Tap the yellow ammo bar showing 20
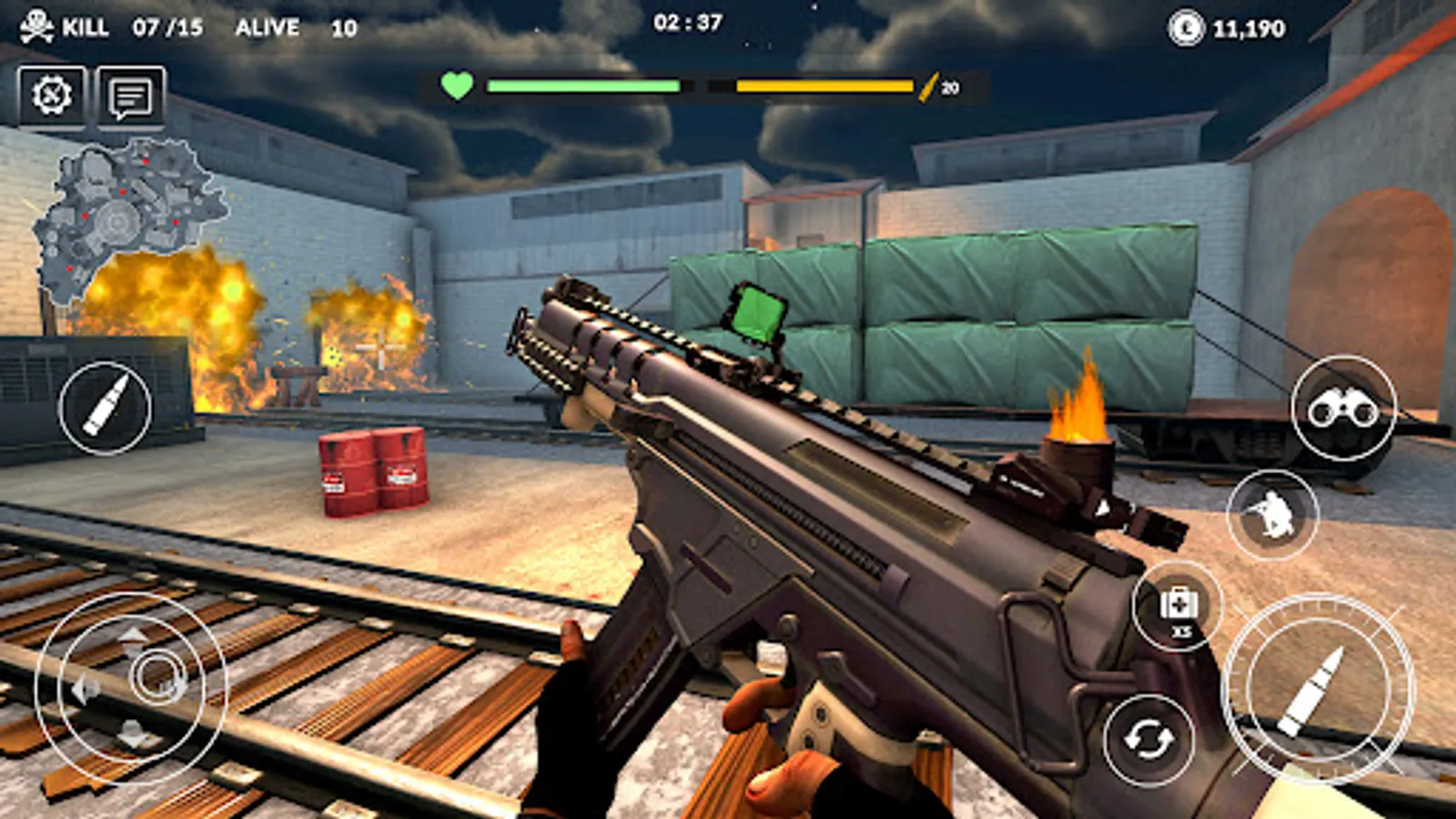1456x819 pixels. (823, 86)
